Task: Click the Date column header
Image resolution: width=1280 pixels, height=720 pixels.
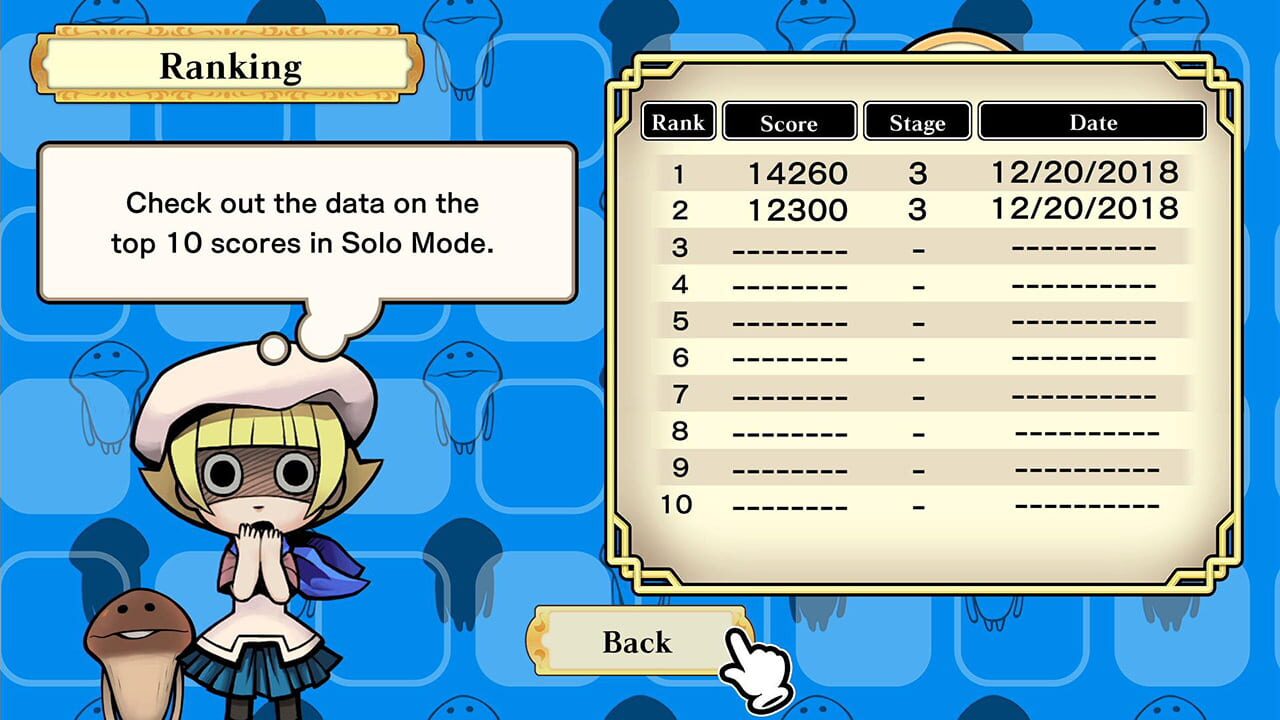Action: (x=1092, y=121)
